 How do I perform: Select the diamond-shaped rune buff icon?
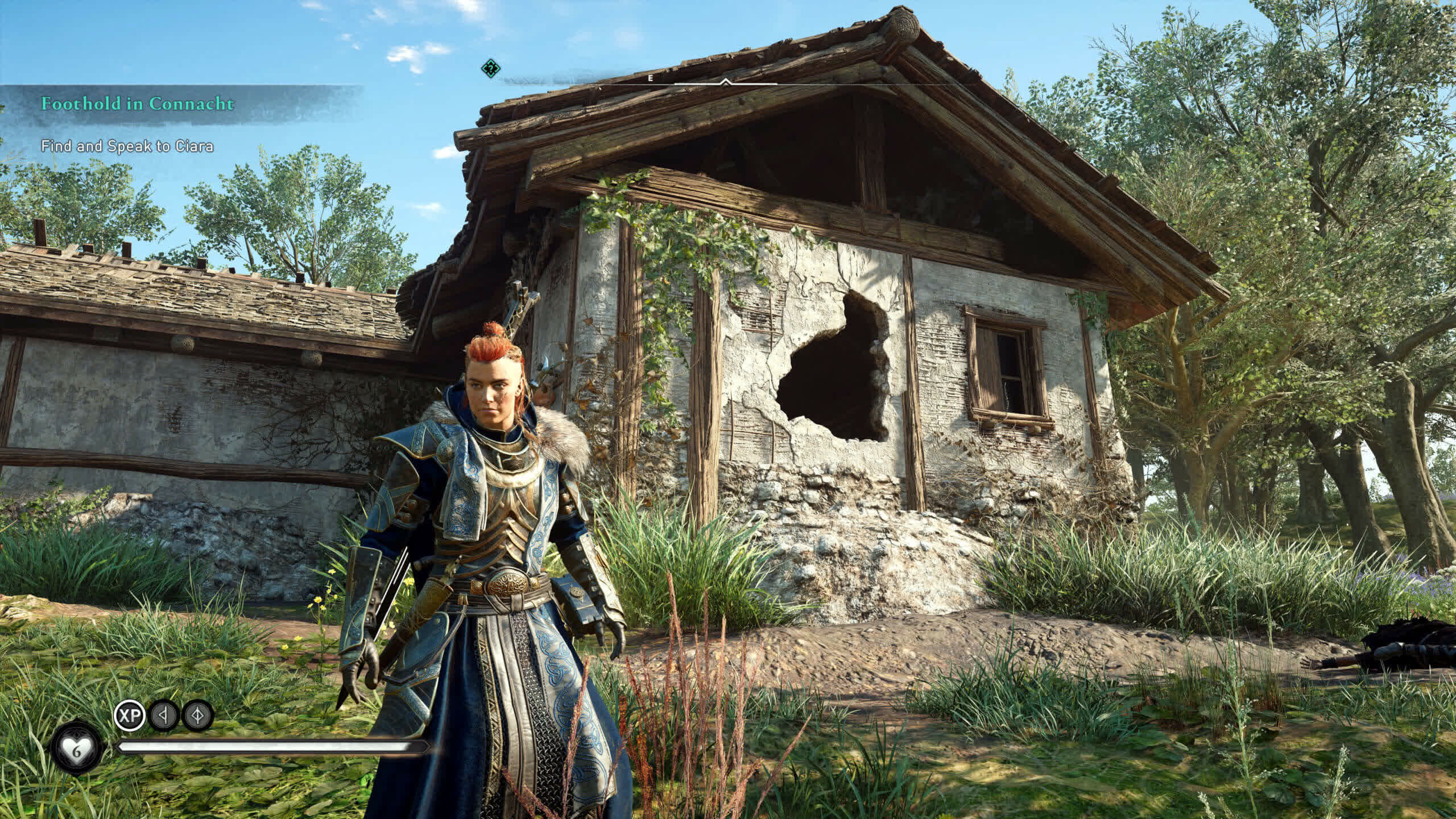197,715
